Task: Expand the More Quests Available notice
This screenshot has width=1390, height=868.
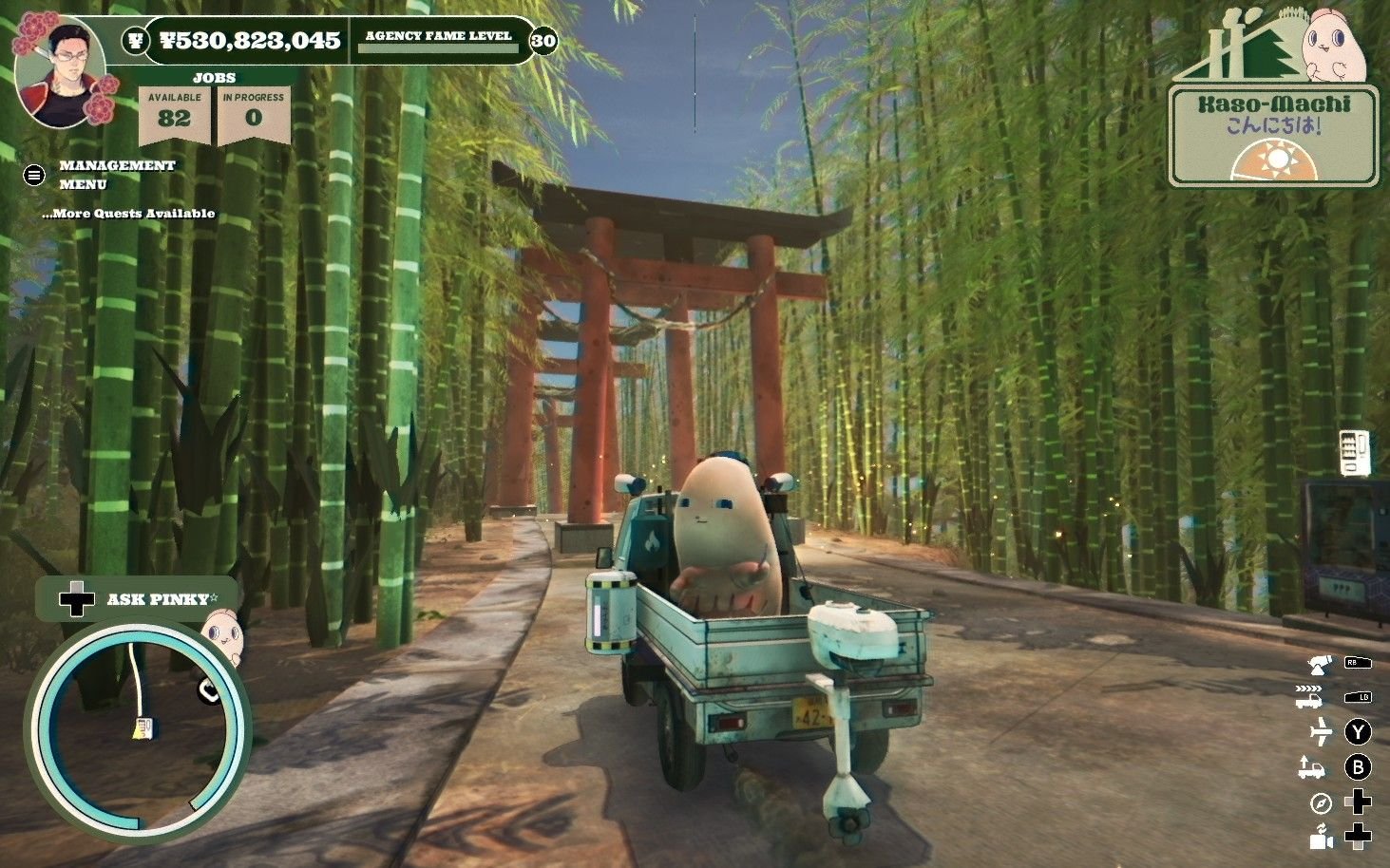Action: (x=127, y=215)
